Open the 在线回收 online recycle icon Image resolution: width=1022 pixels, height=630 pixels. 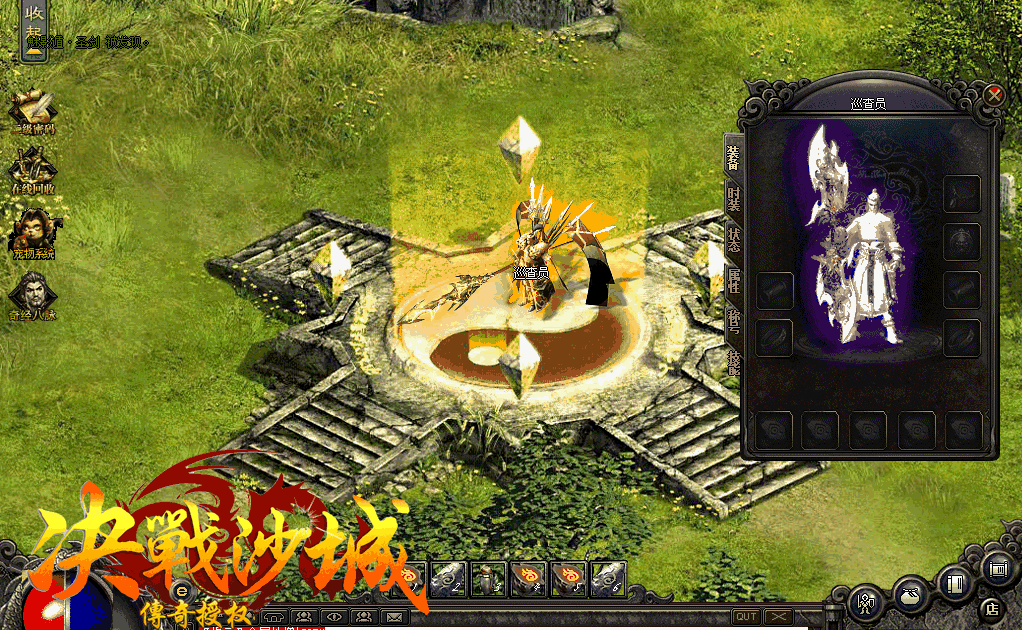(x=33, y=170)
